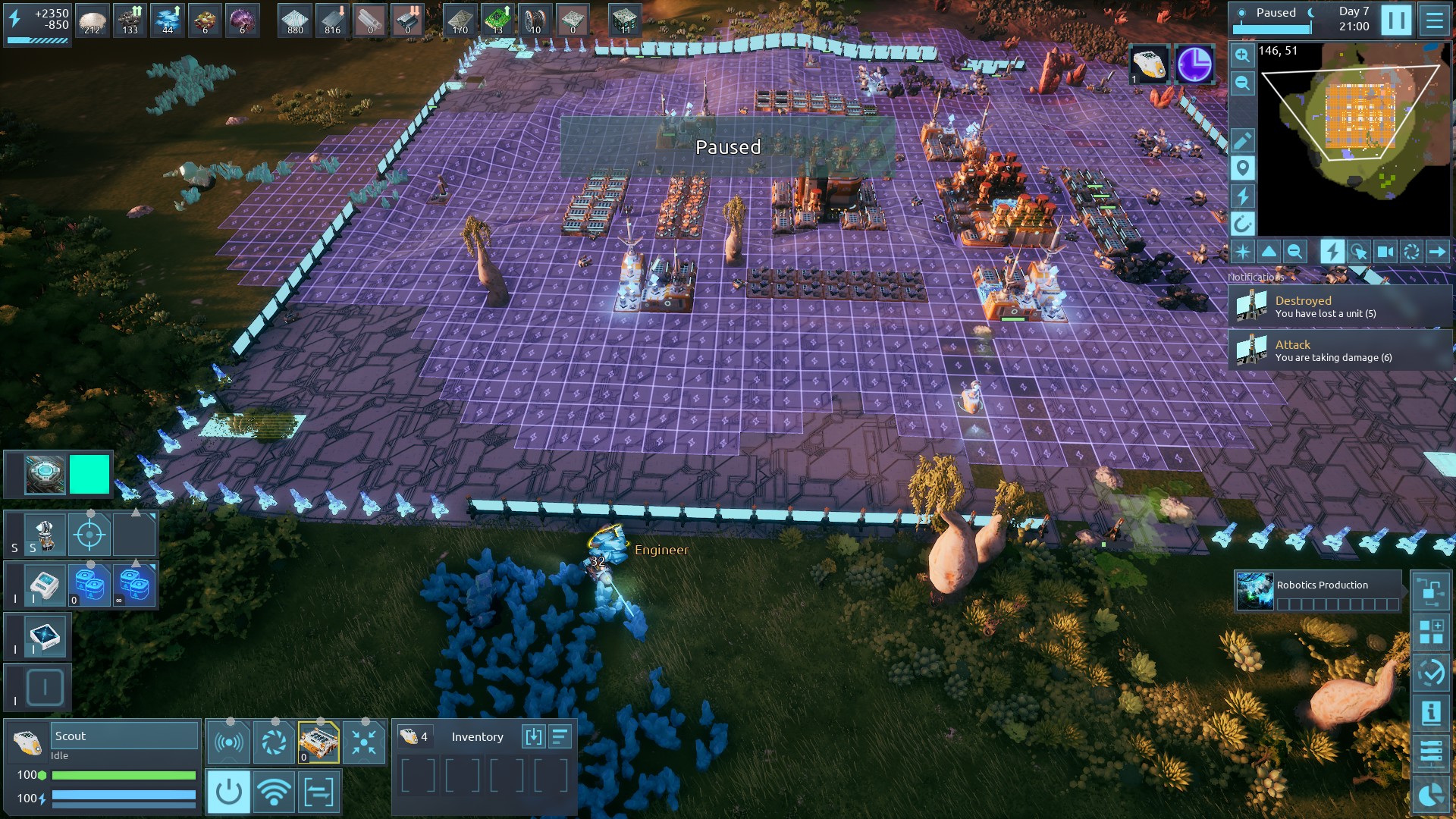Viewport: 1456px width, 819px height.
Task: Toggle the pause button beside the clock
Action: click(1396, 20)
